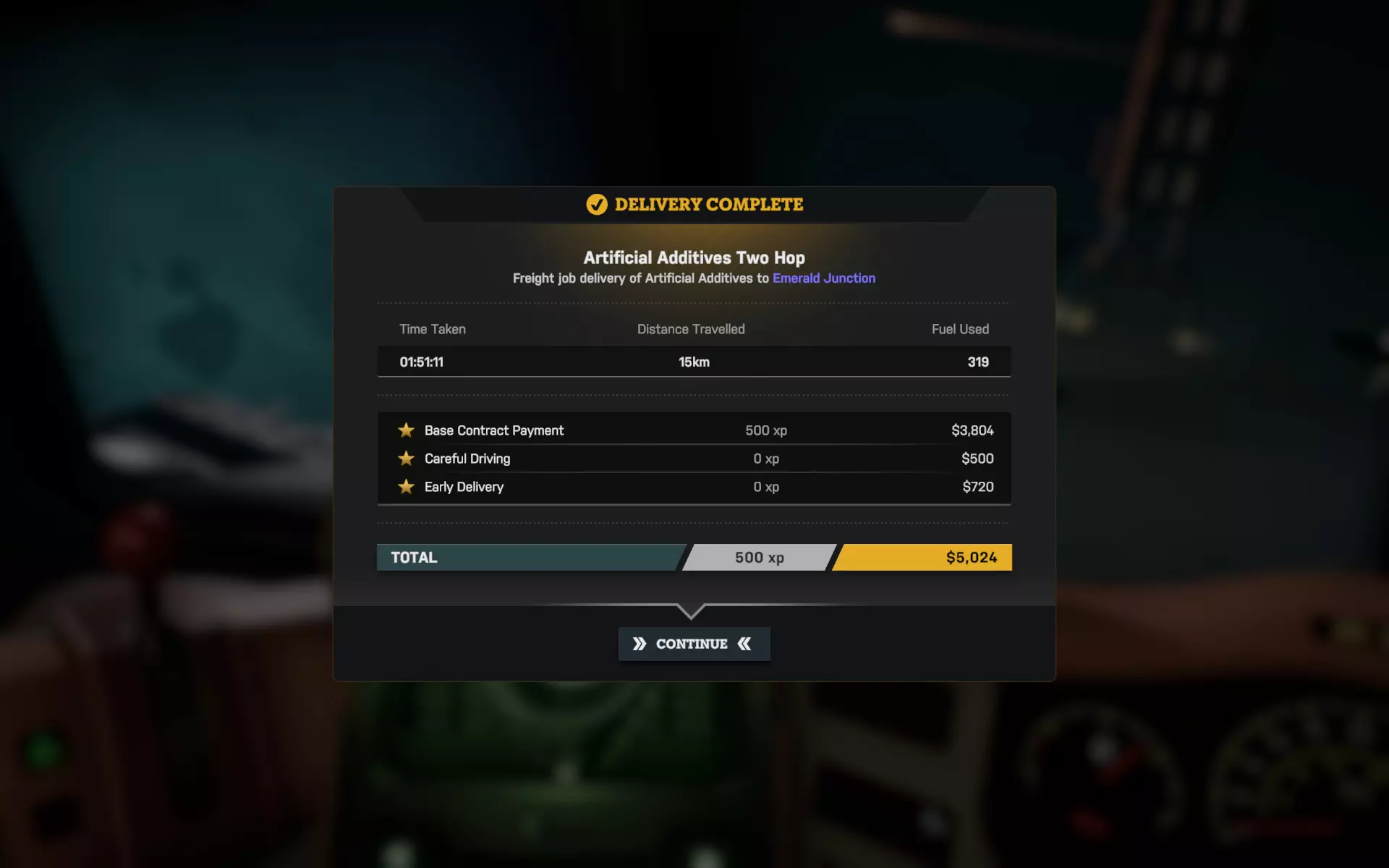
Task: Click Continue to dismiss delivery summary
Action: [693, 644]
